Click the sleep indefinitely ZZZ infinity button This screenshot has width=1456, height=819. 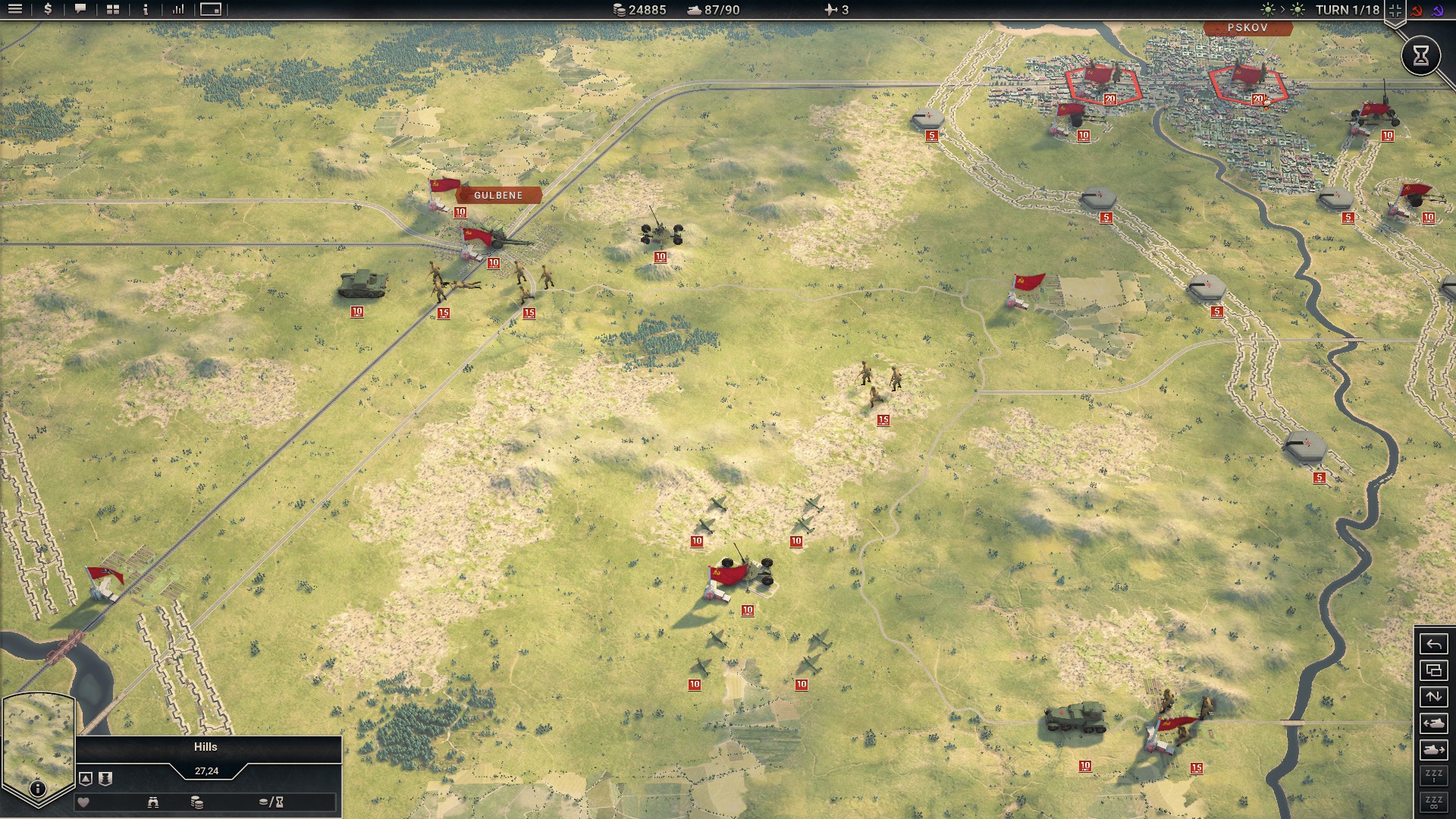tap(1433, 802)
